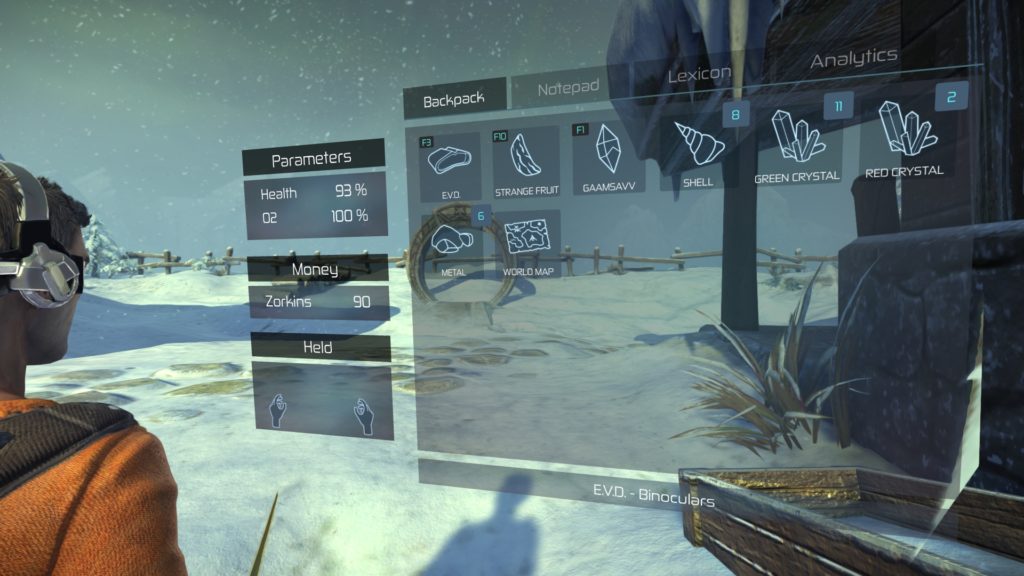
Task: Switch to the Notepad tab
Action: (x=568, y=89)
